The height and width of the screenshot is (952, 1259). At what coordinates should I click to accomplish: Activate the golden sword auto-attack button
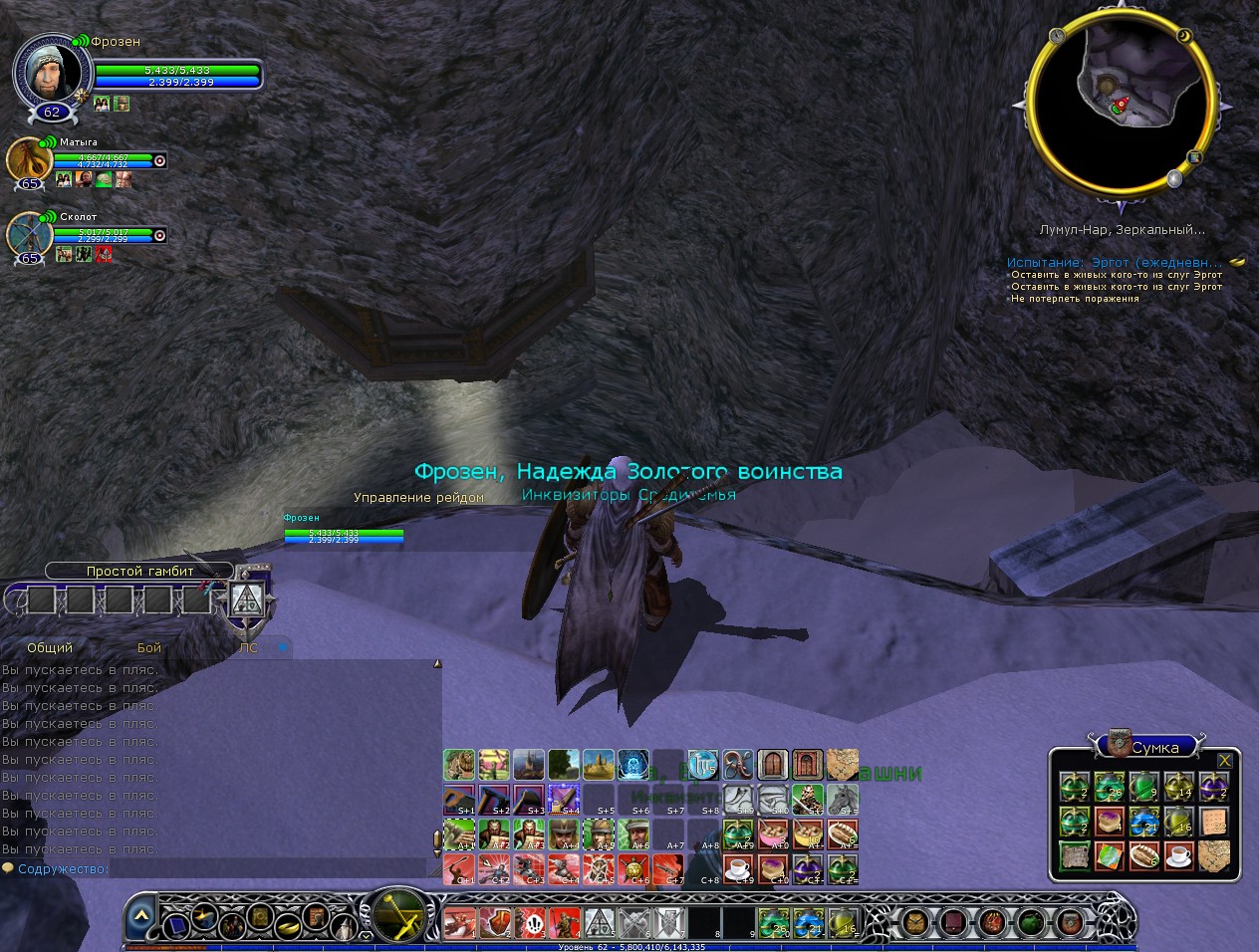click(x=398, y=914)
